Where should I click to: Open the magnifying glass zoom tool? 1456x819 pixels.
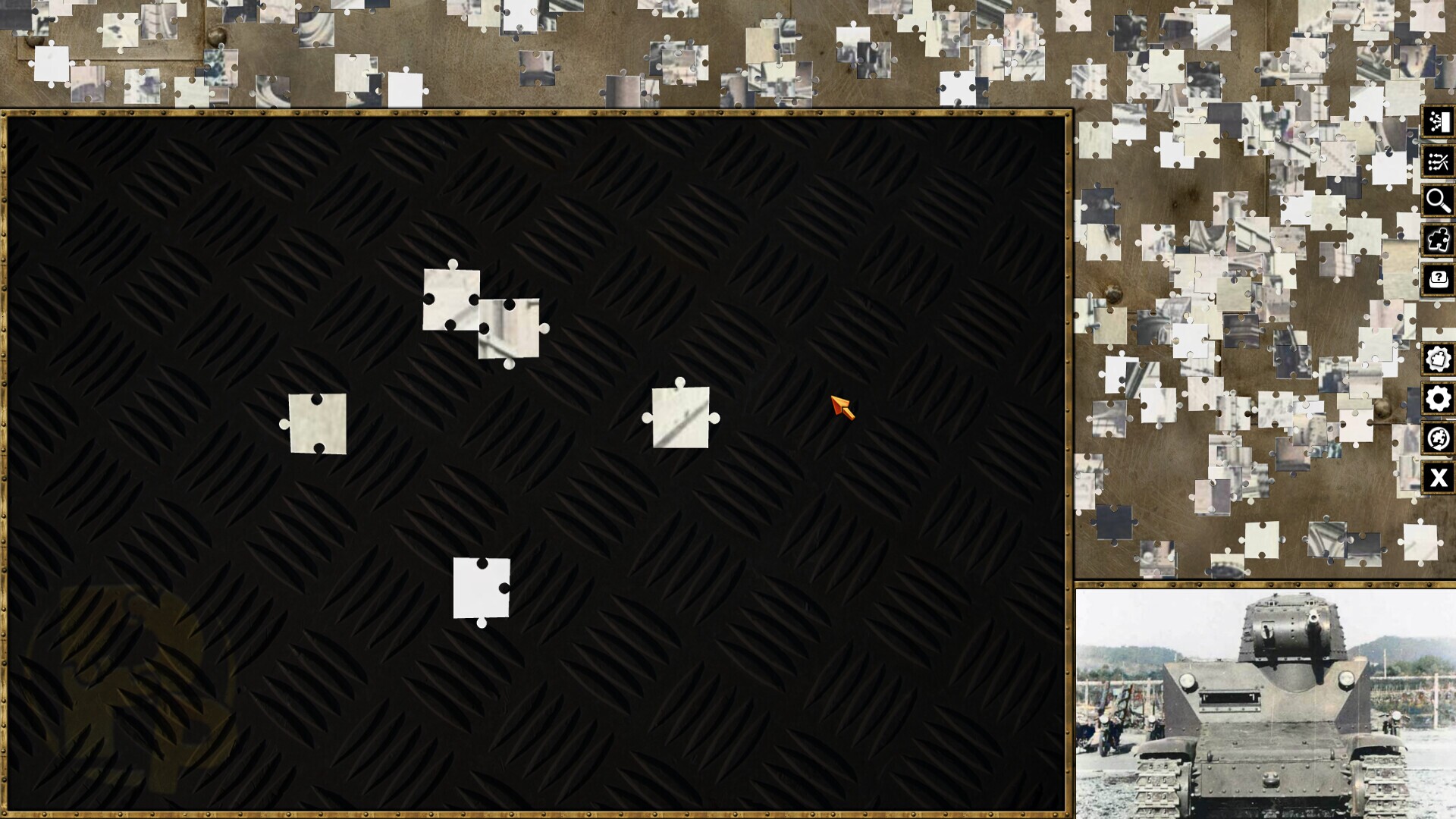(1438, 201)
